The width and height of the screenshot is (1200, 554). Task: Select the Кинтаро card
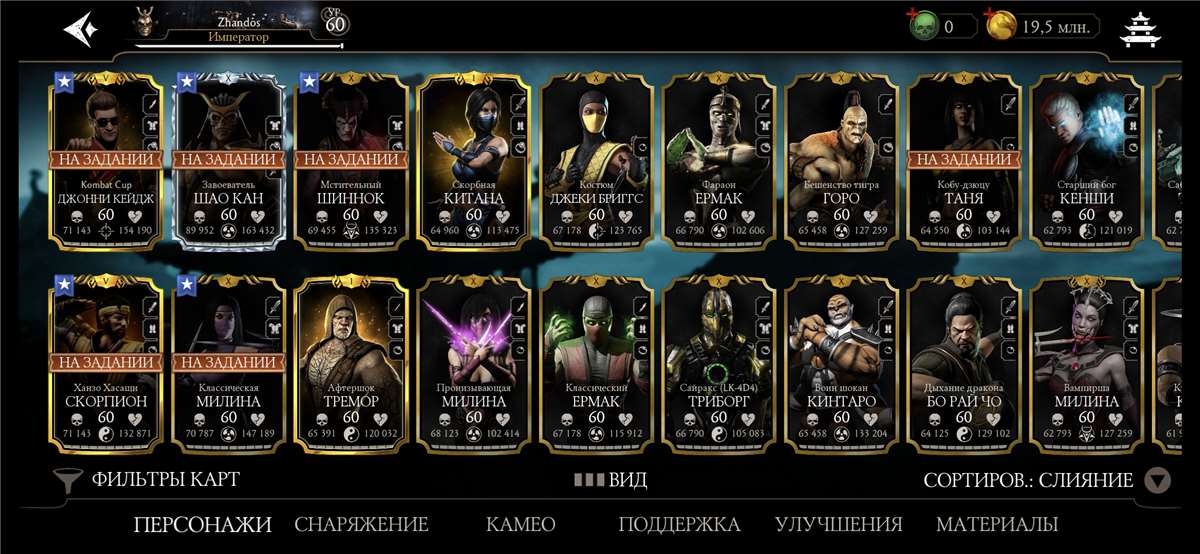pos(842,360)
